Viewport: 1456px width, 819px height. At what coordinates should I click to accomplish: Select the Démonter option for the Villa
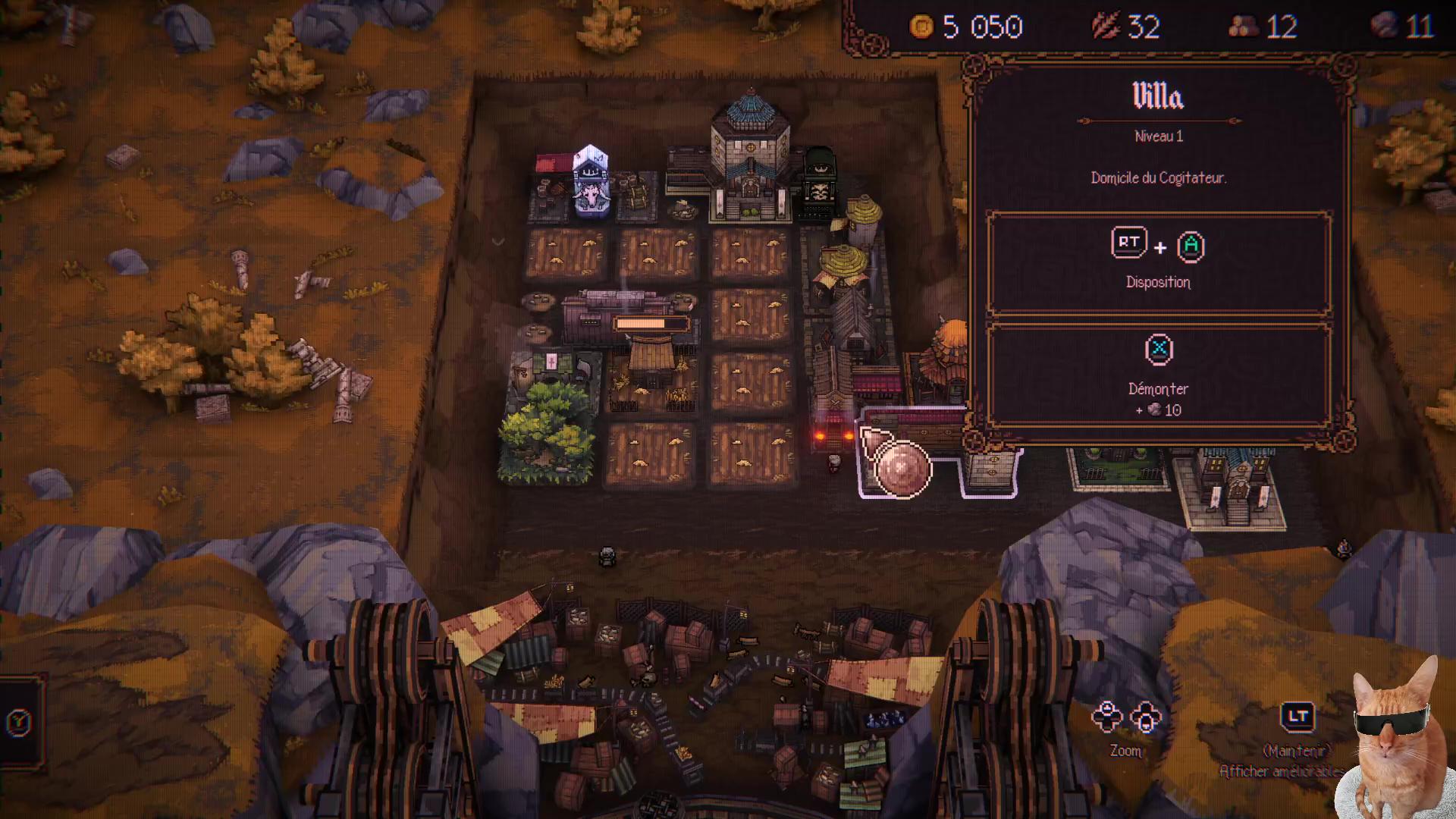(1158, 374)
